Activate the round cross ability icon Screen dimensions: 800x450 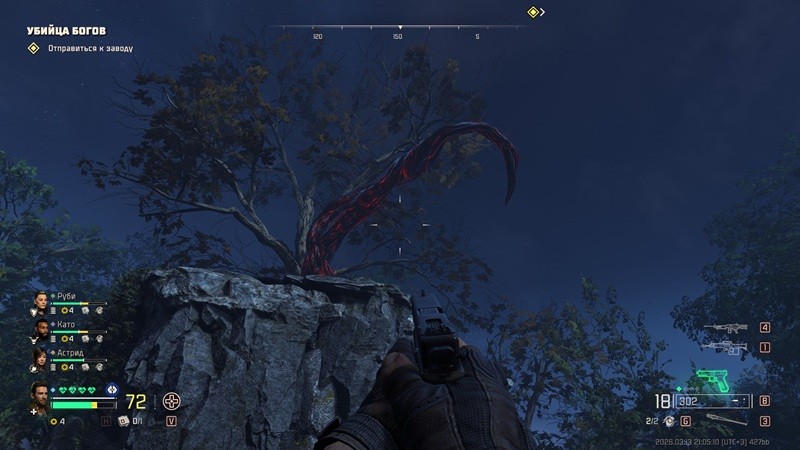click(172, 401)
